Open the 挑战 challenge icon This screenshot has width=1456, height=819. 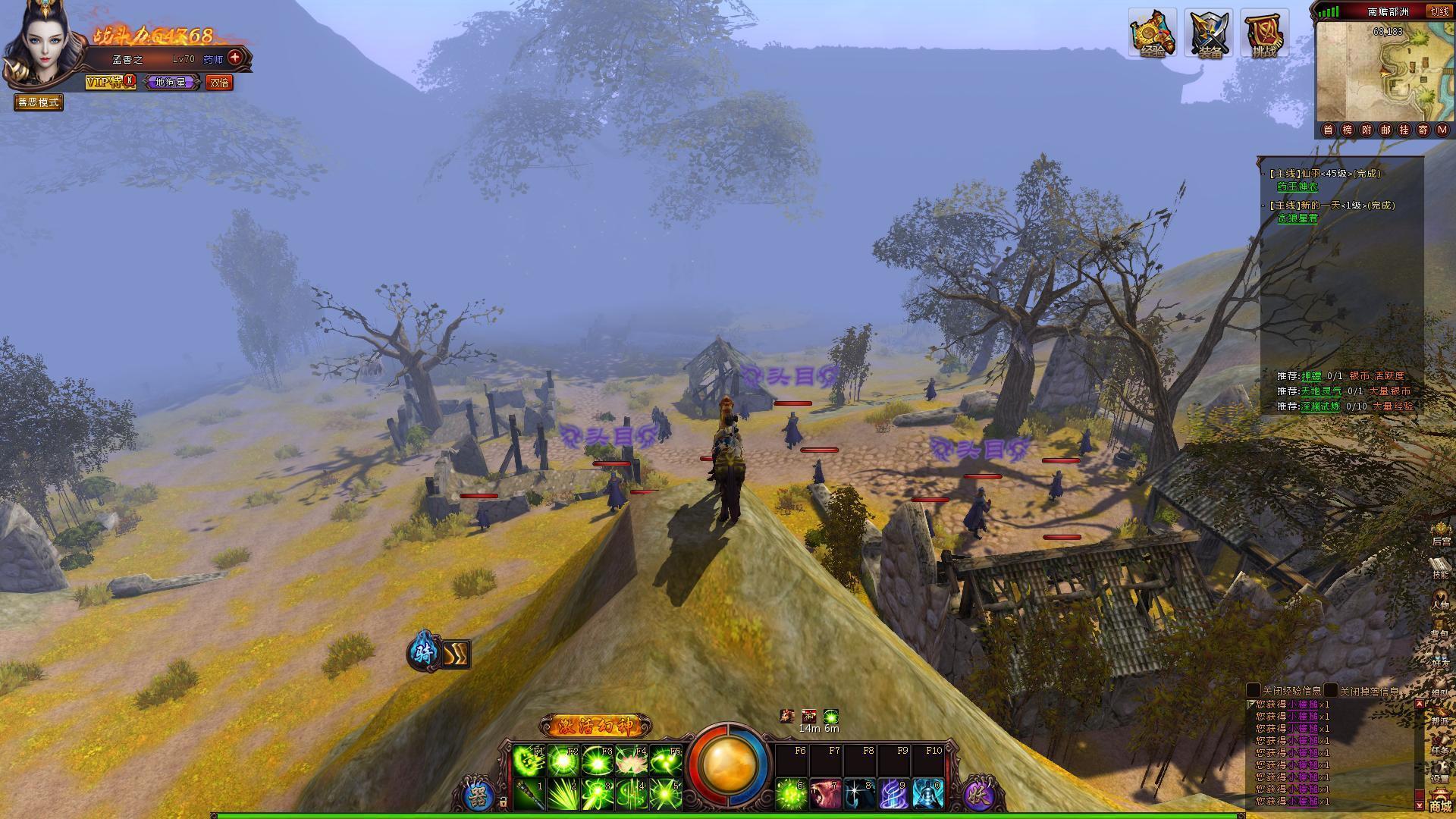pos(1264,33)
